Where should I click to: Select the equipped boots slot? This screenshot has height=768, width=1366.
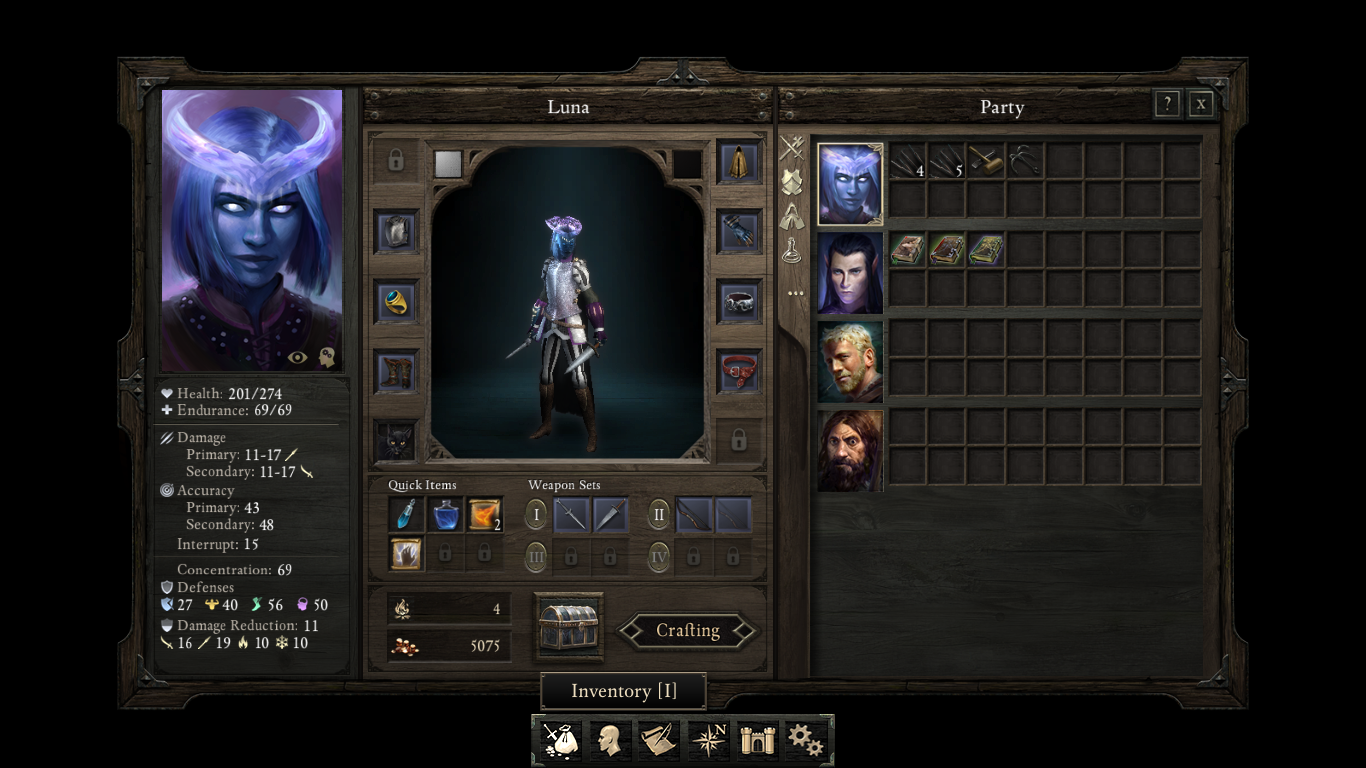(396, 371)
